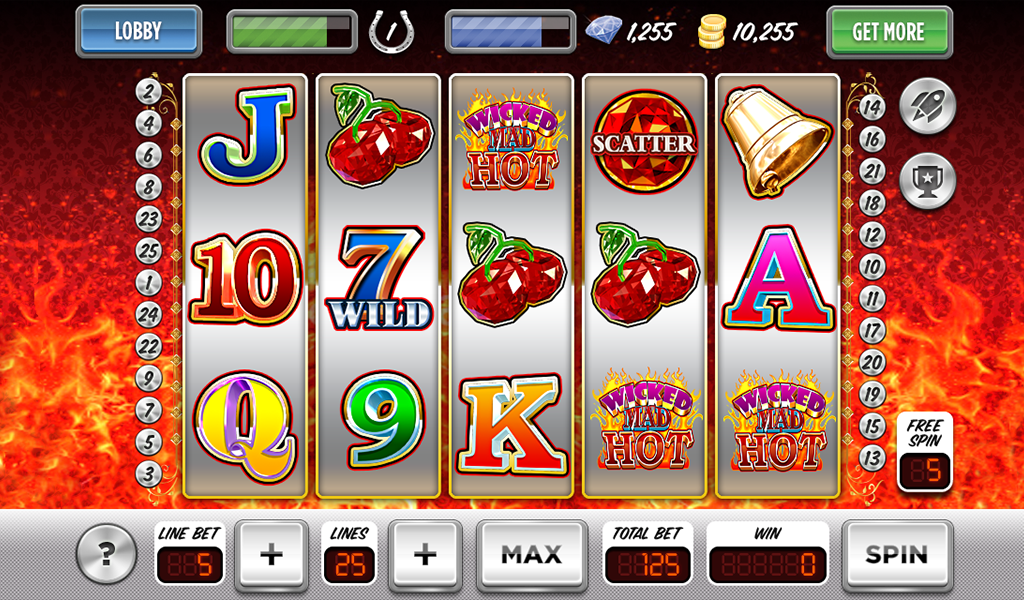Increase the number of lines with its plus button
Viewport: 1024px width, 600px height.
[425, 554]
